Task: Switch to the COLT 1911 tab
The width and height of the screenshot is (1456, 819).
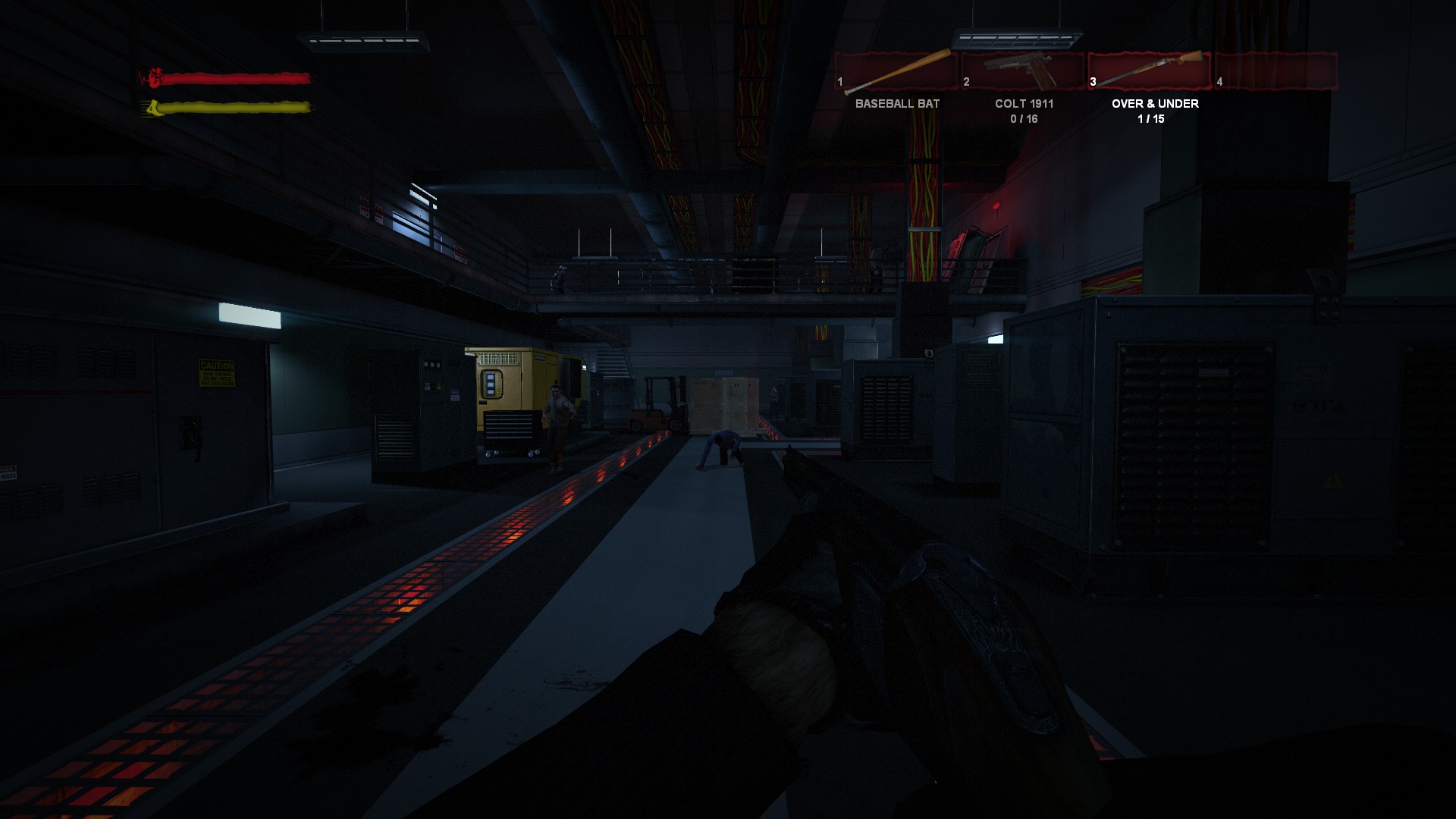Action: pos(1024,104)
